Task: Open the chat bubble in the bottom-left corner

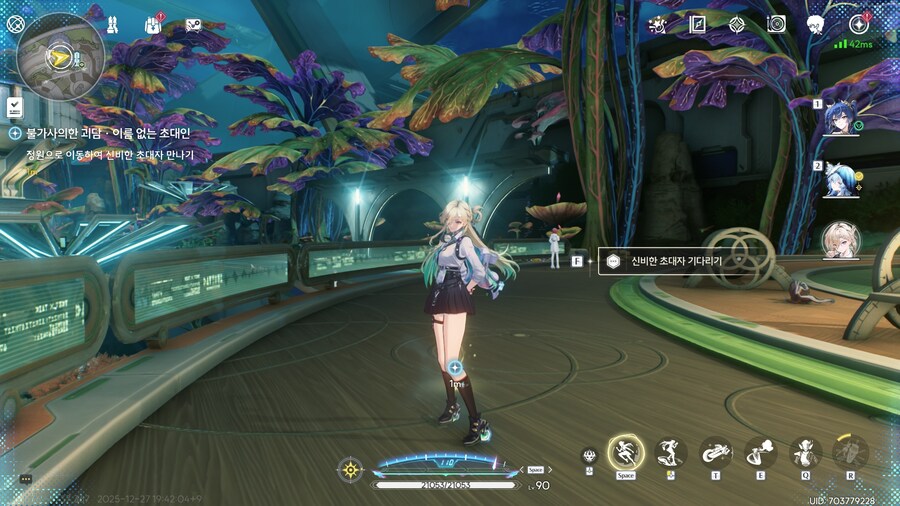Action: (25, 479)
